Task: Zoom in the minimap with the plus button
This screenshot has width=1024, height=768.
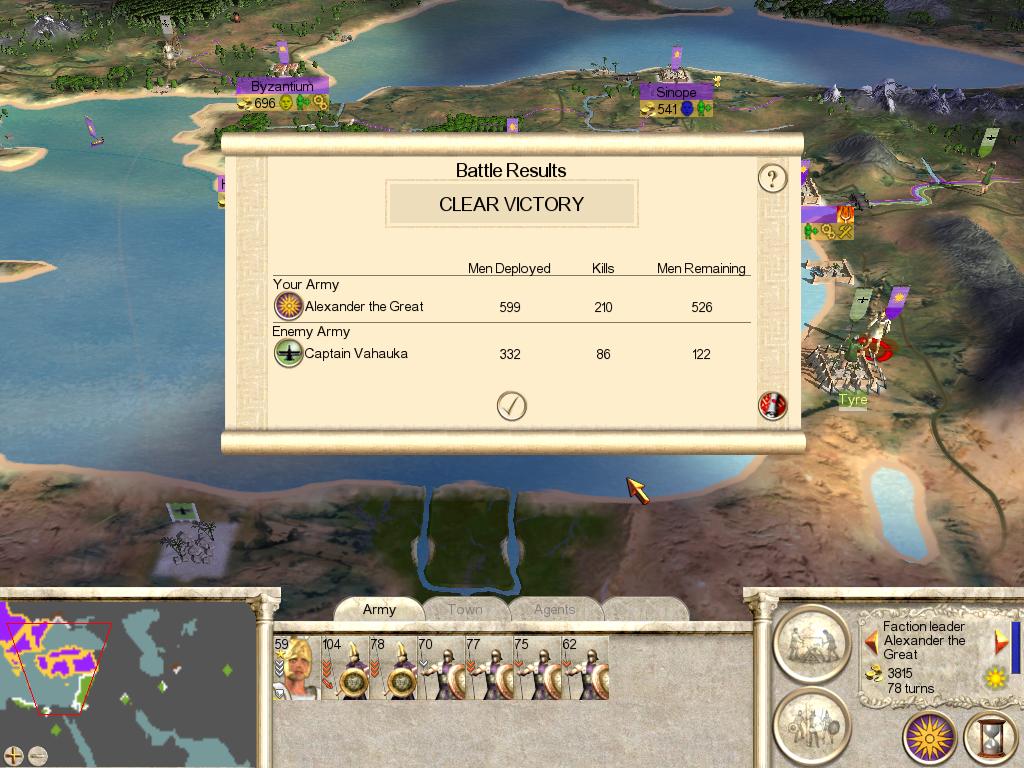Action: point(13,755)
